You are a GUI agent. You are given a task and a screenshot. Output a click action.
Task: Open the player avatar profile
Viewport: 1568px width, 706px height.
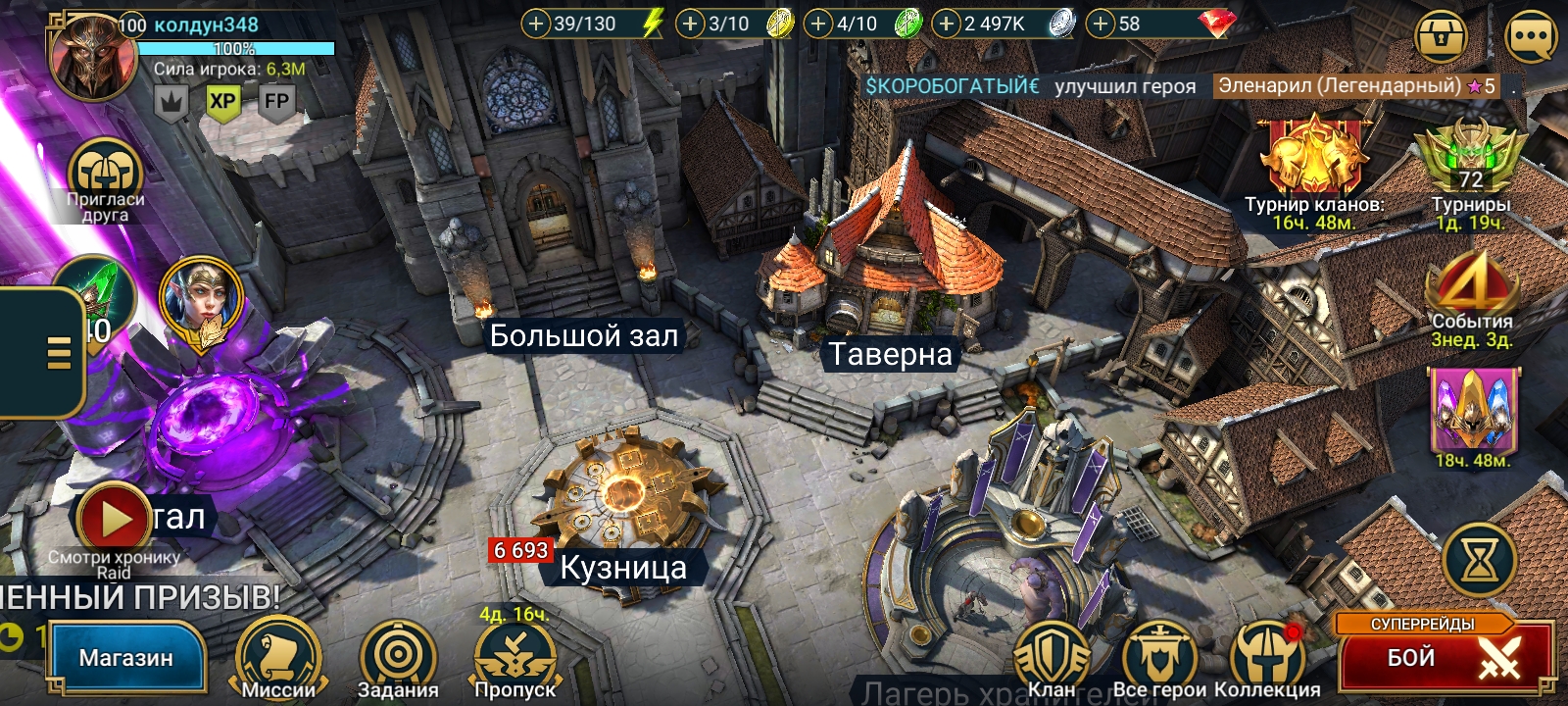93,57
